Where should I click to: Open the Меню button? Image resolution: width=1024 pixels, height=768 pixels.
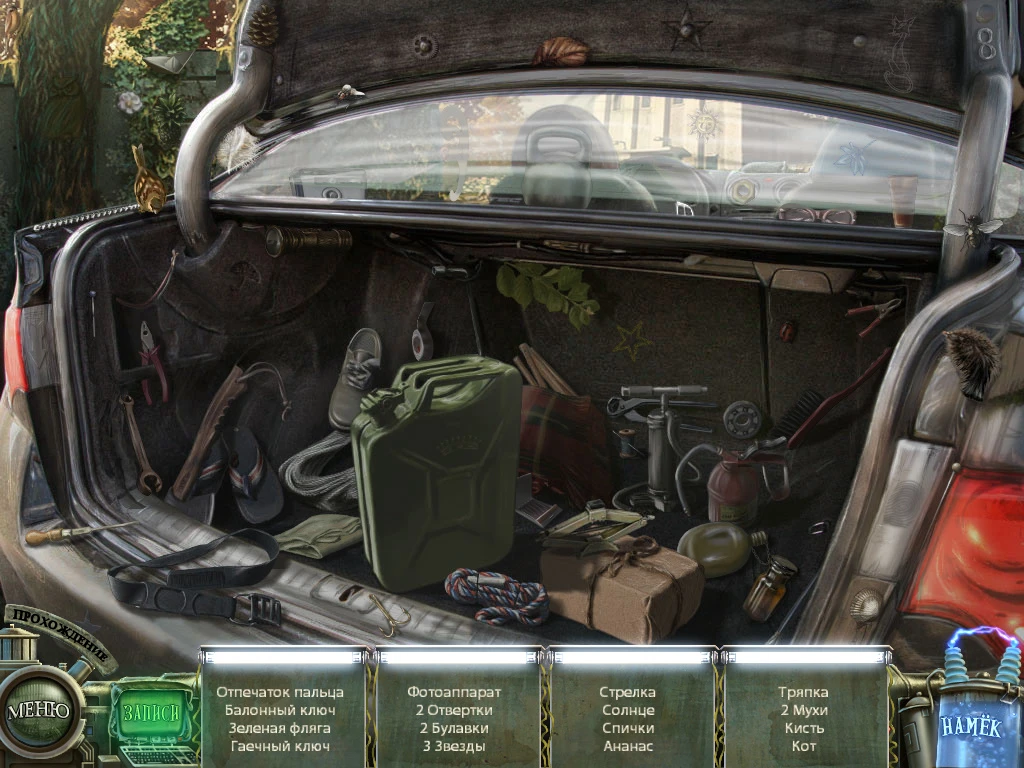coord(38,711)
